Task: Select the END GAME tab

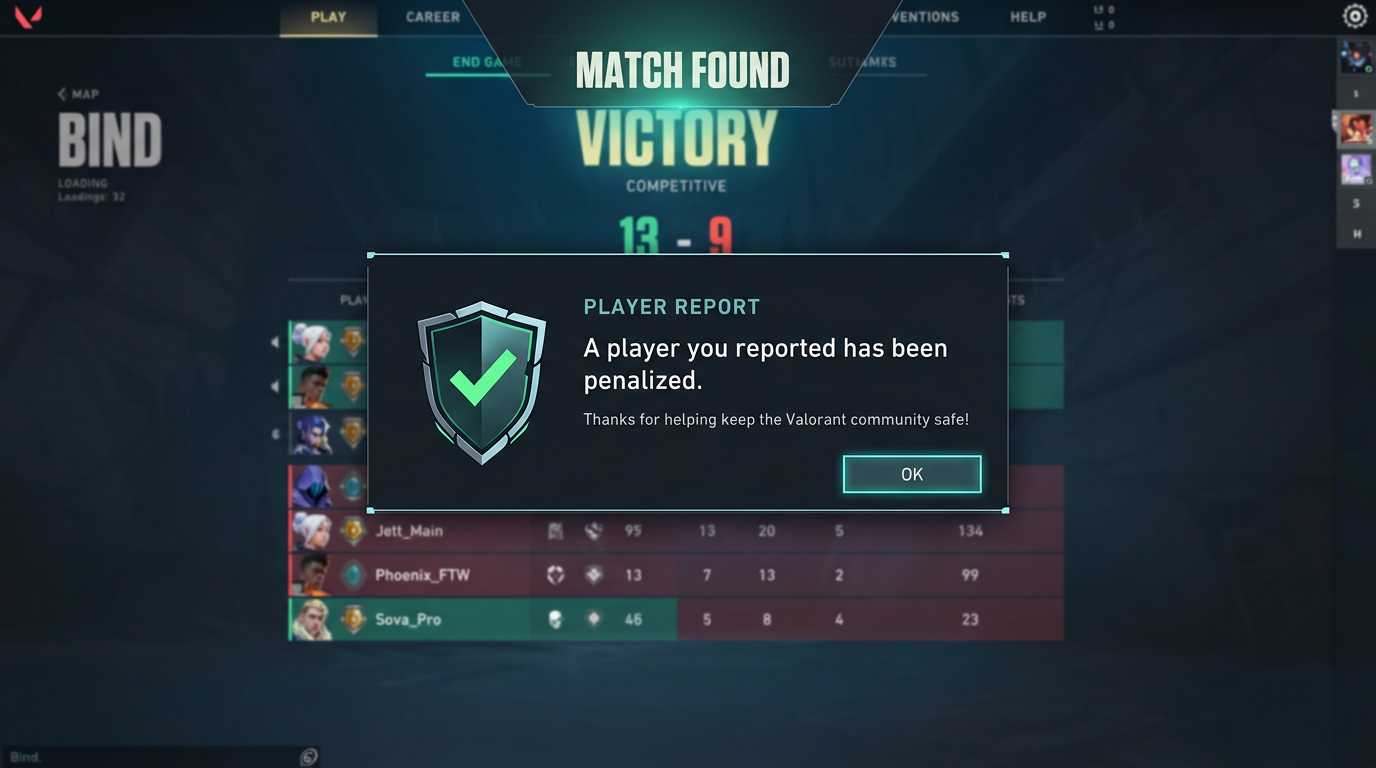Action: tap(486, 62)
